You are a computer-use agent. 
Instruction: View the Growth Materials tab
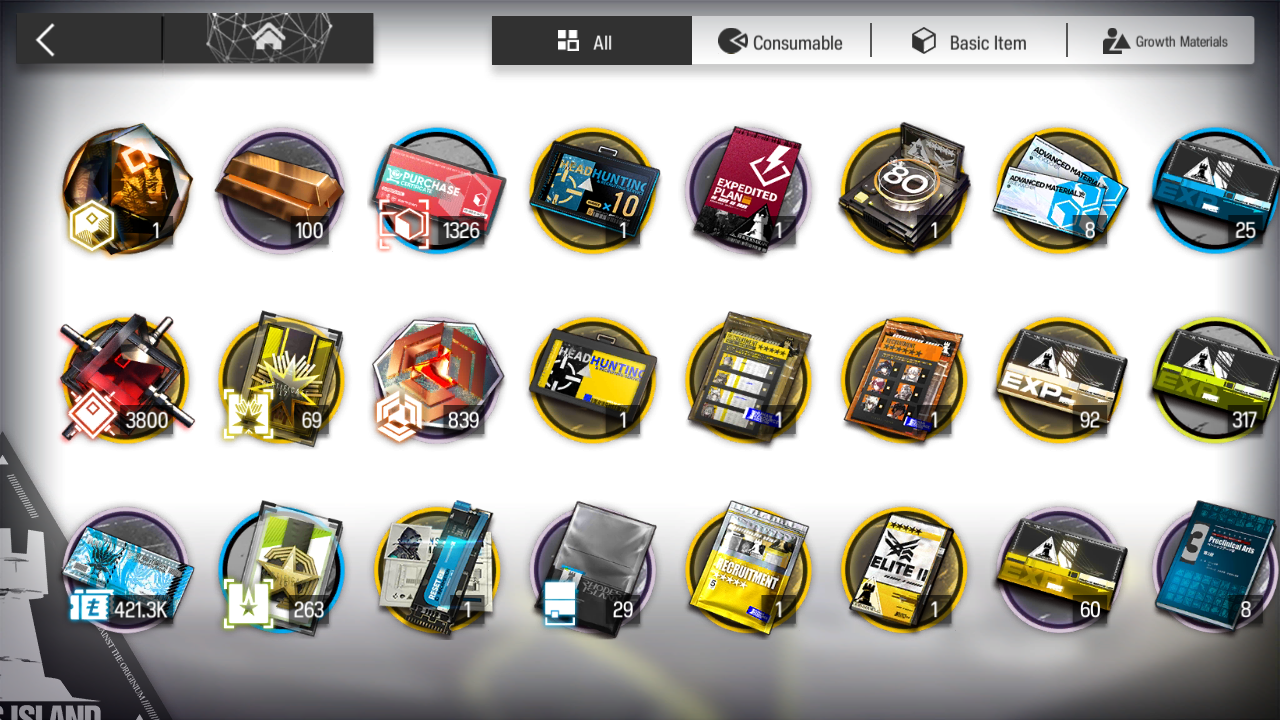click(x=1165, y=42)
